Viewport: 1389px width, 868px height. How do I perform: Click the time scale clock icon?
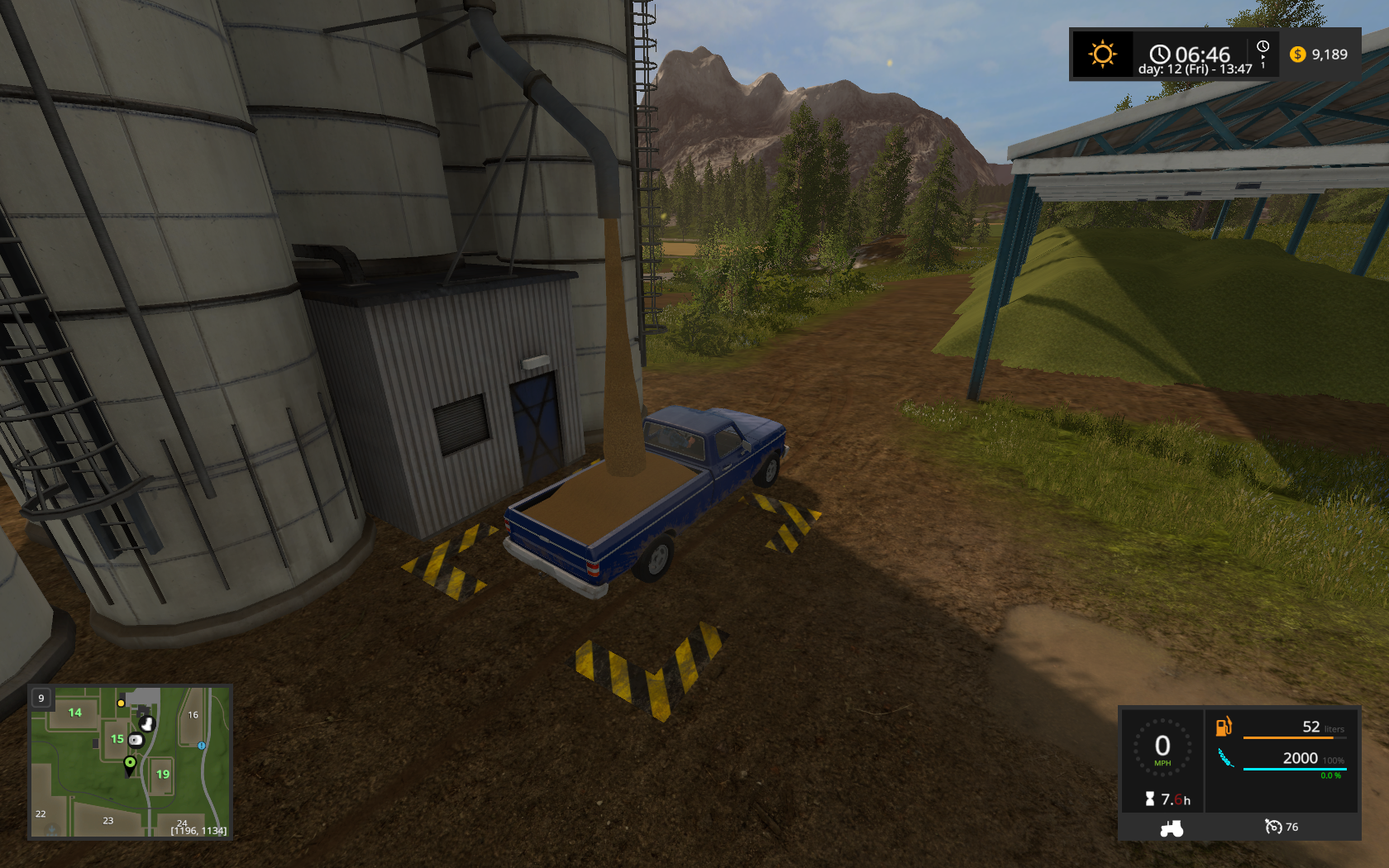pos(1263,47)
